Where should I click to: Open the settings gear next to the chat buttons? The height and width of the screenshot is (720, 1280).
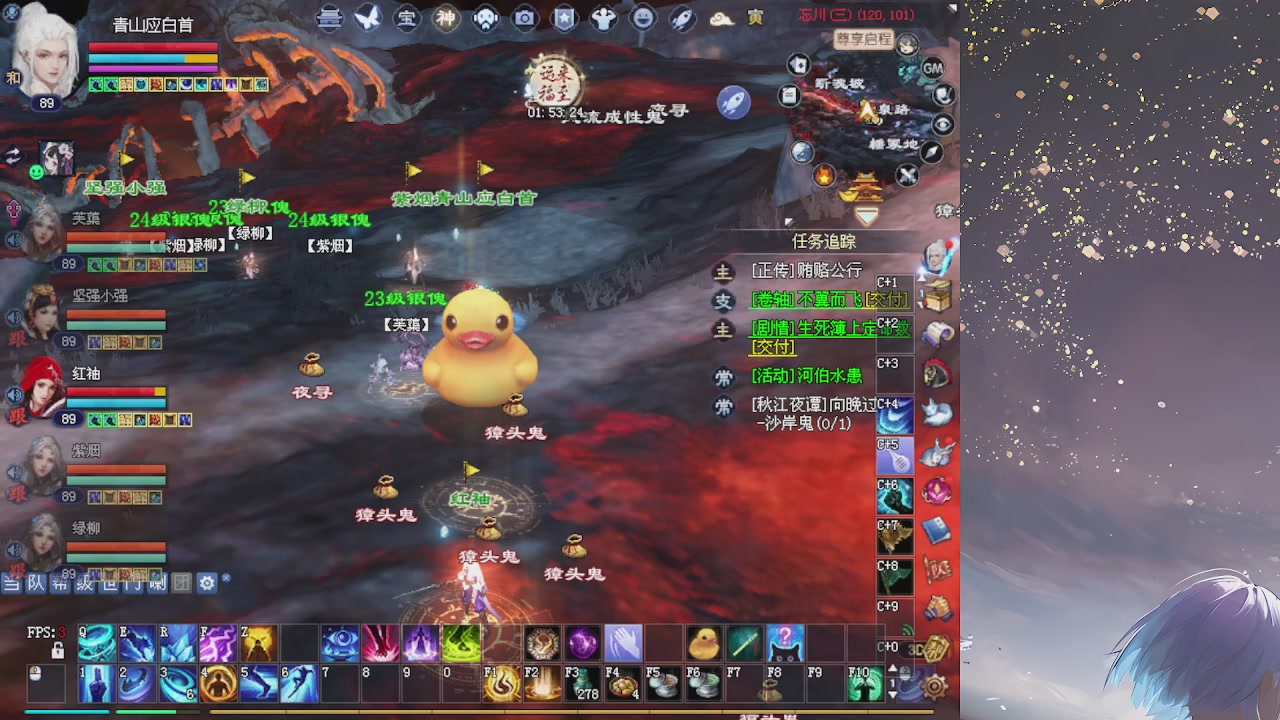[x=206, y=583]
